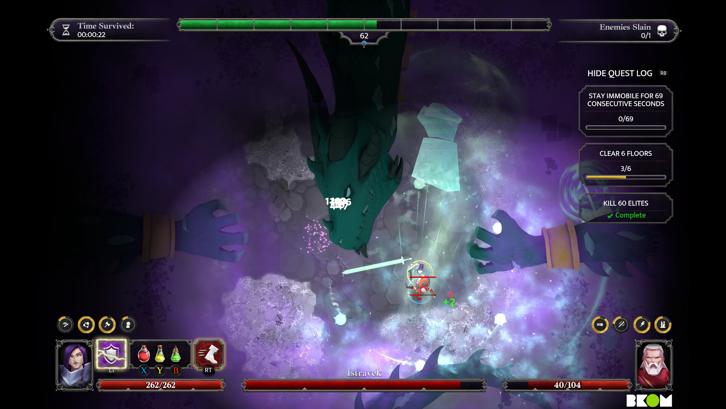
Task: Use the yellow potion
Action: coord(160,354)
